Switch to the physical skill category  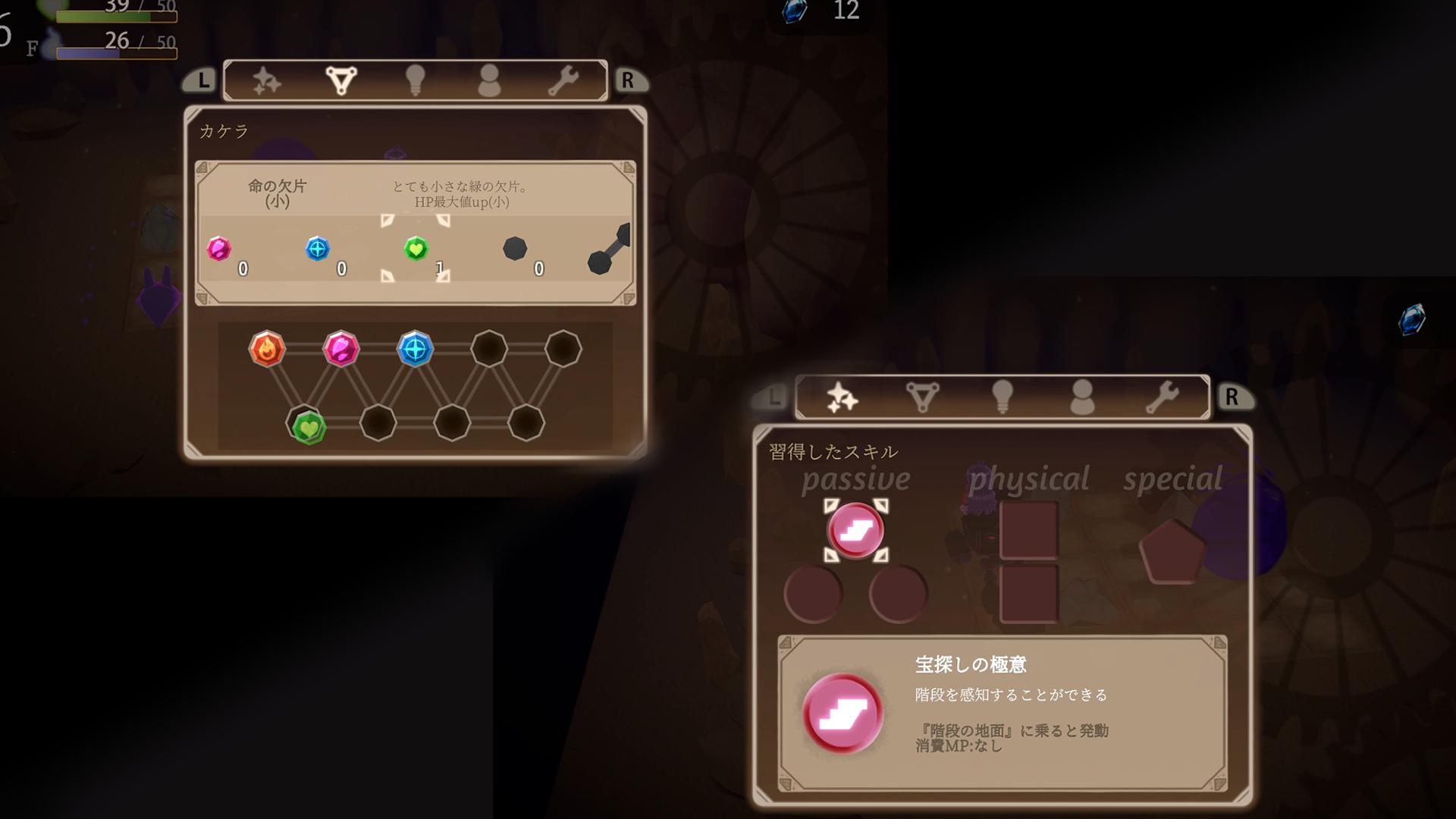point(1030,478)
